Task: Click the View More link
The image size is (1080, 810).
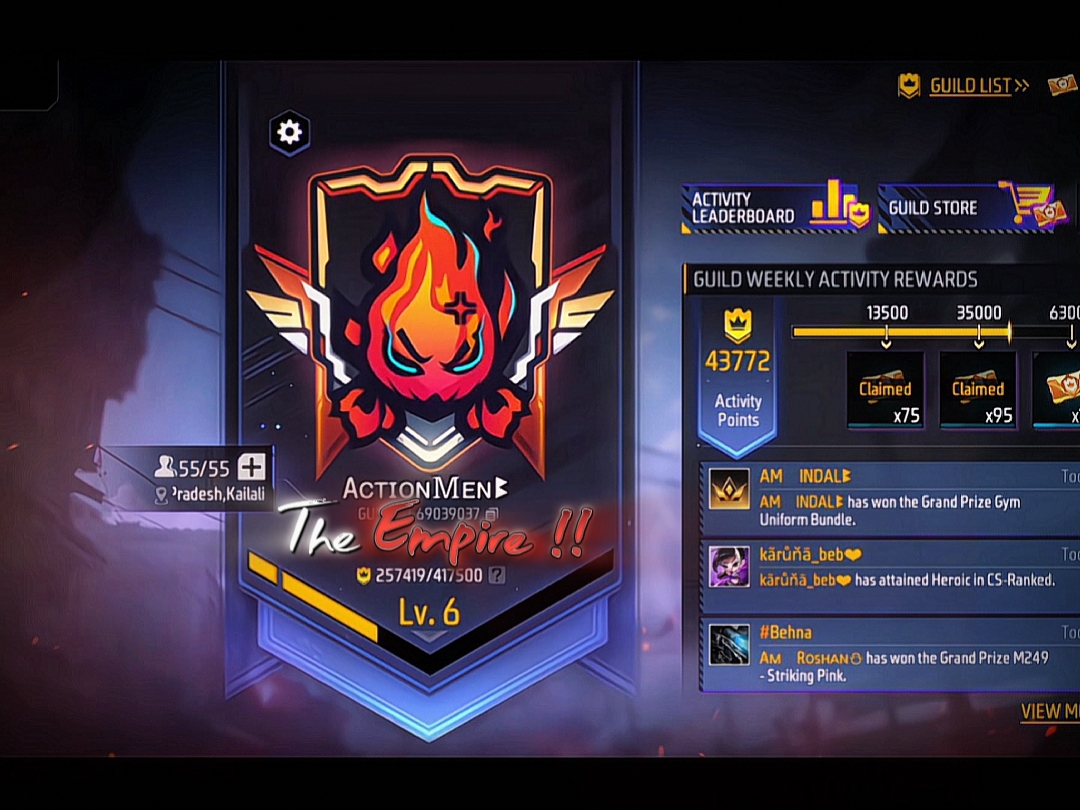Action: [x=1050, y=711]
